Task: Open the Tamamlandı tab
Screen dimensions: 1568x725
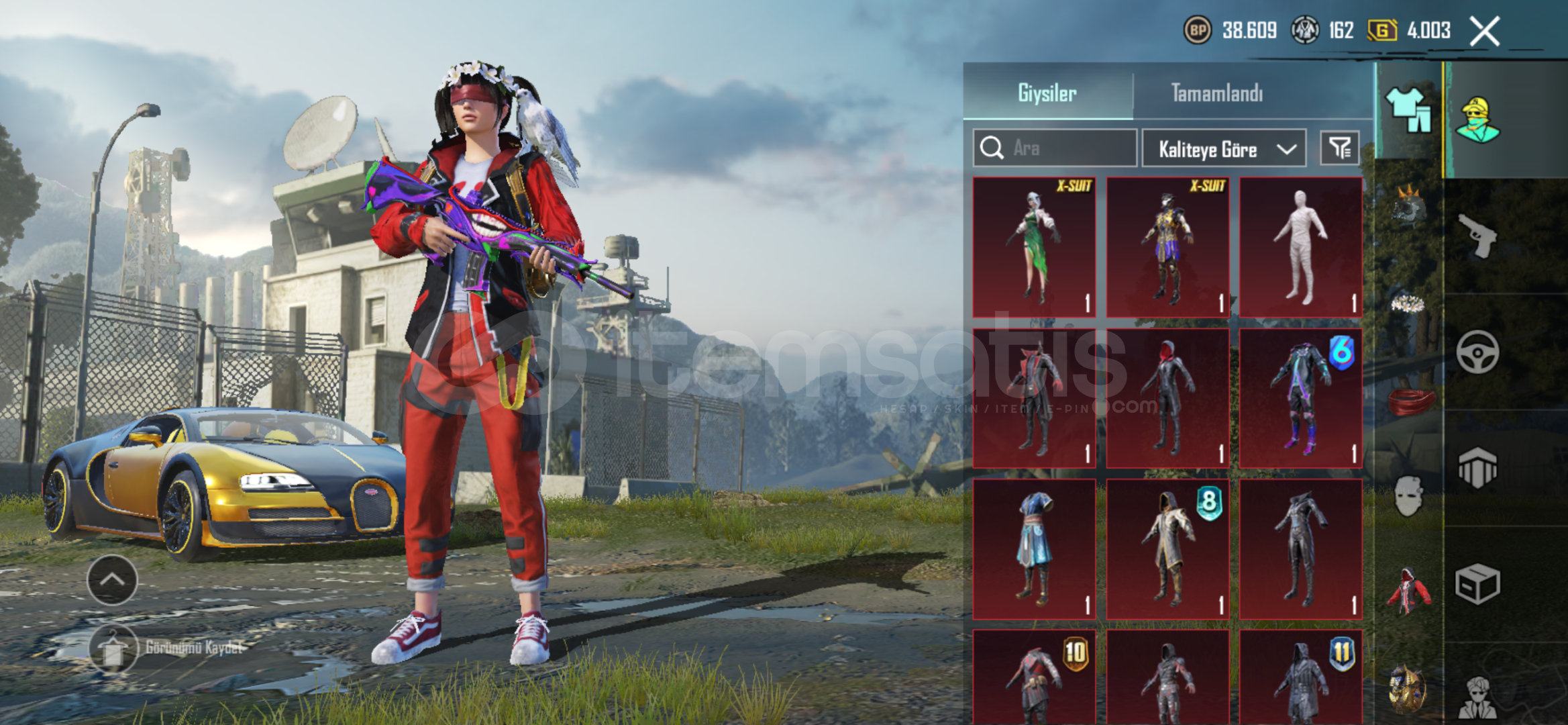Action: click(1216, 93)
